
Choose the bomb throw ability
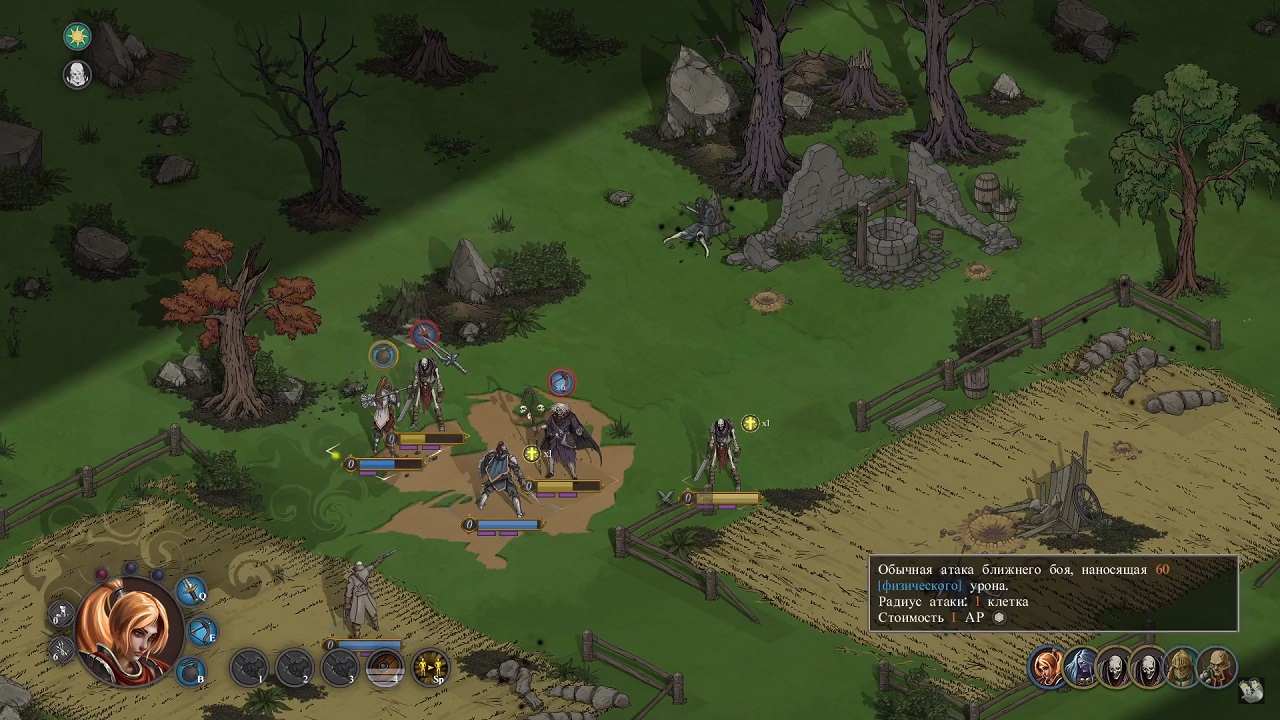(x=191, y=671)
